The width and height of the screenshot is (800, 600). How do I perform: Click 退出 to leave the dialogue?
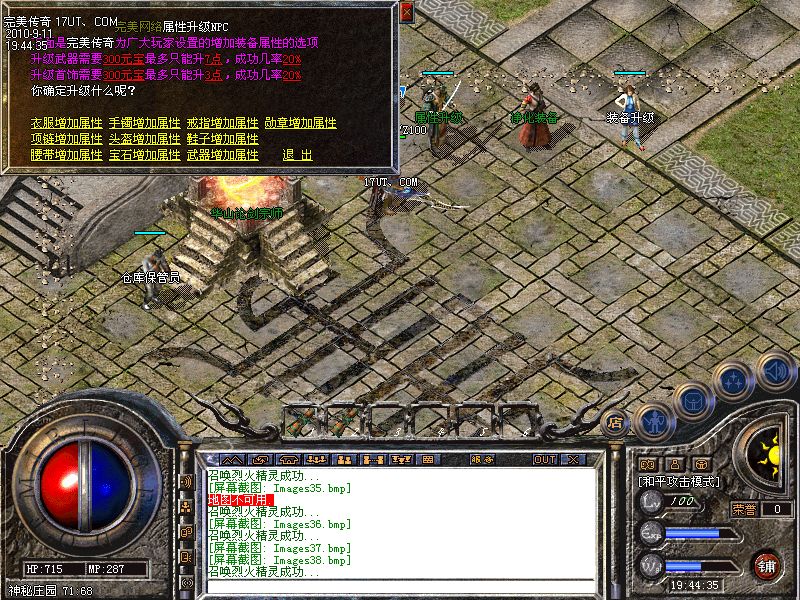coord(297,155)
